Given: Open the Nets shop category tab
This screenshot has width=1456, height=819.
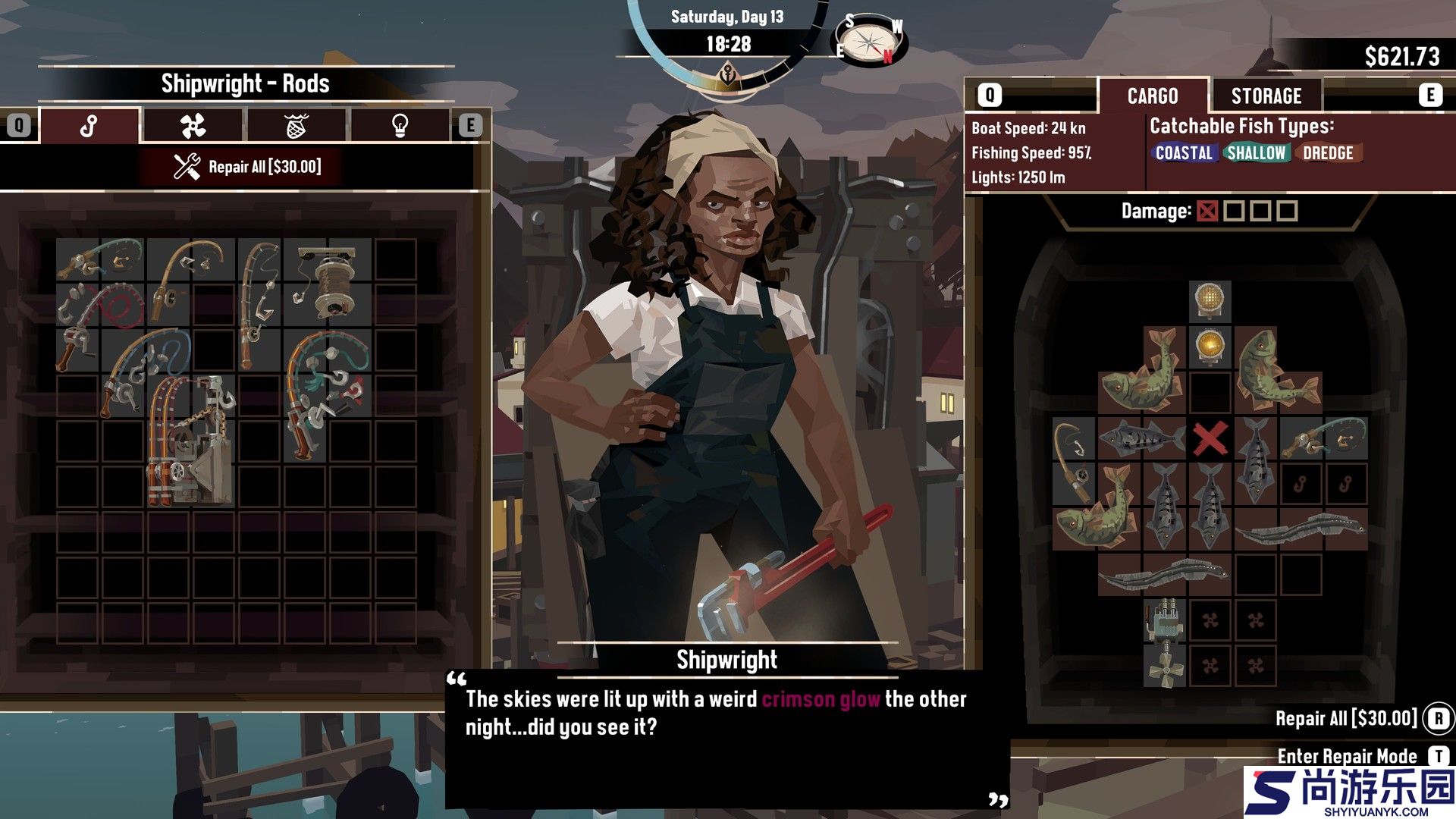Looking at the screenshot, I should pyautogui.click(x=297, y=126).
